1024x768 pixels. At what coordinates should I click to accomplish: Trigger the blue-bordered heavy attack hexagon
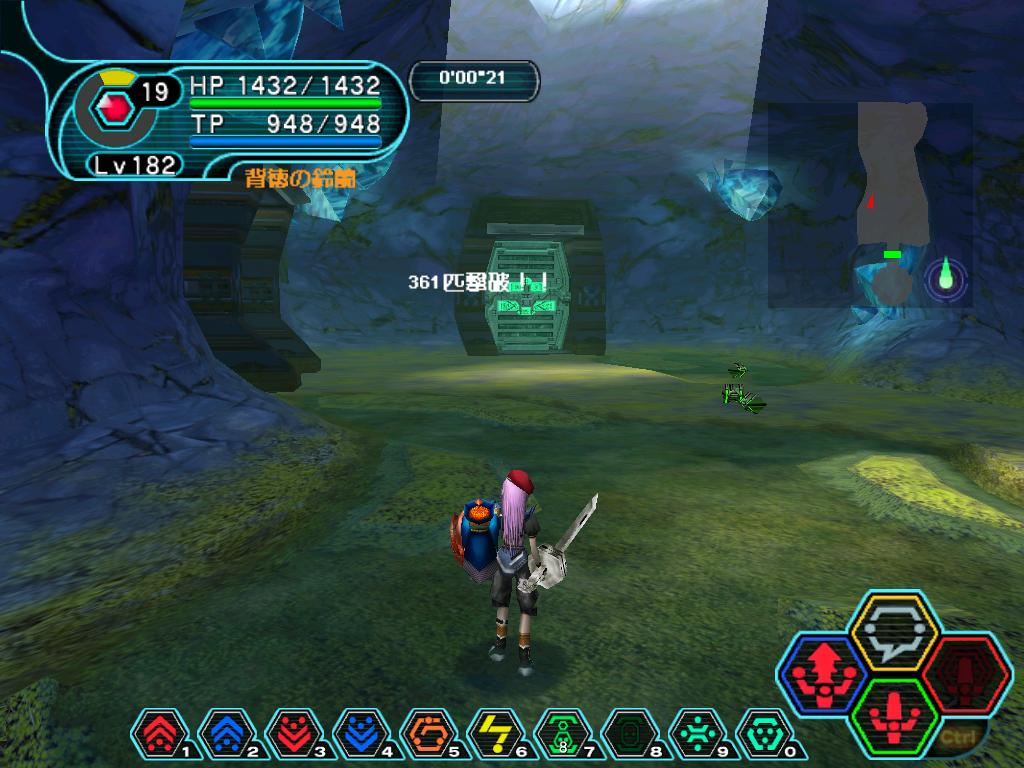tap(823, 673)
